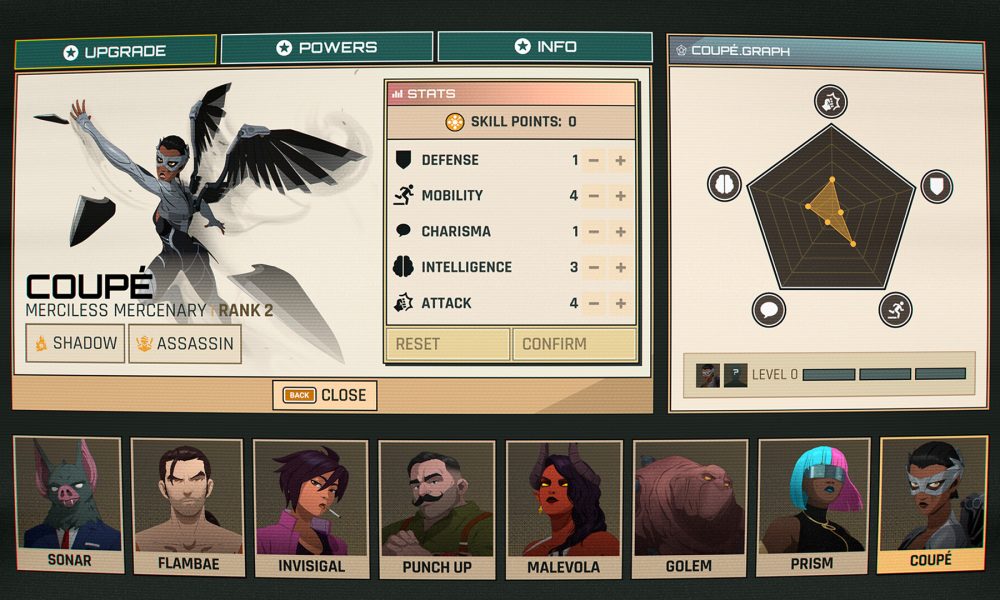The image size is (1000, 600).
Task: Raise the Attack stat
Action: [620, 304]
